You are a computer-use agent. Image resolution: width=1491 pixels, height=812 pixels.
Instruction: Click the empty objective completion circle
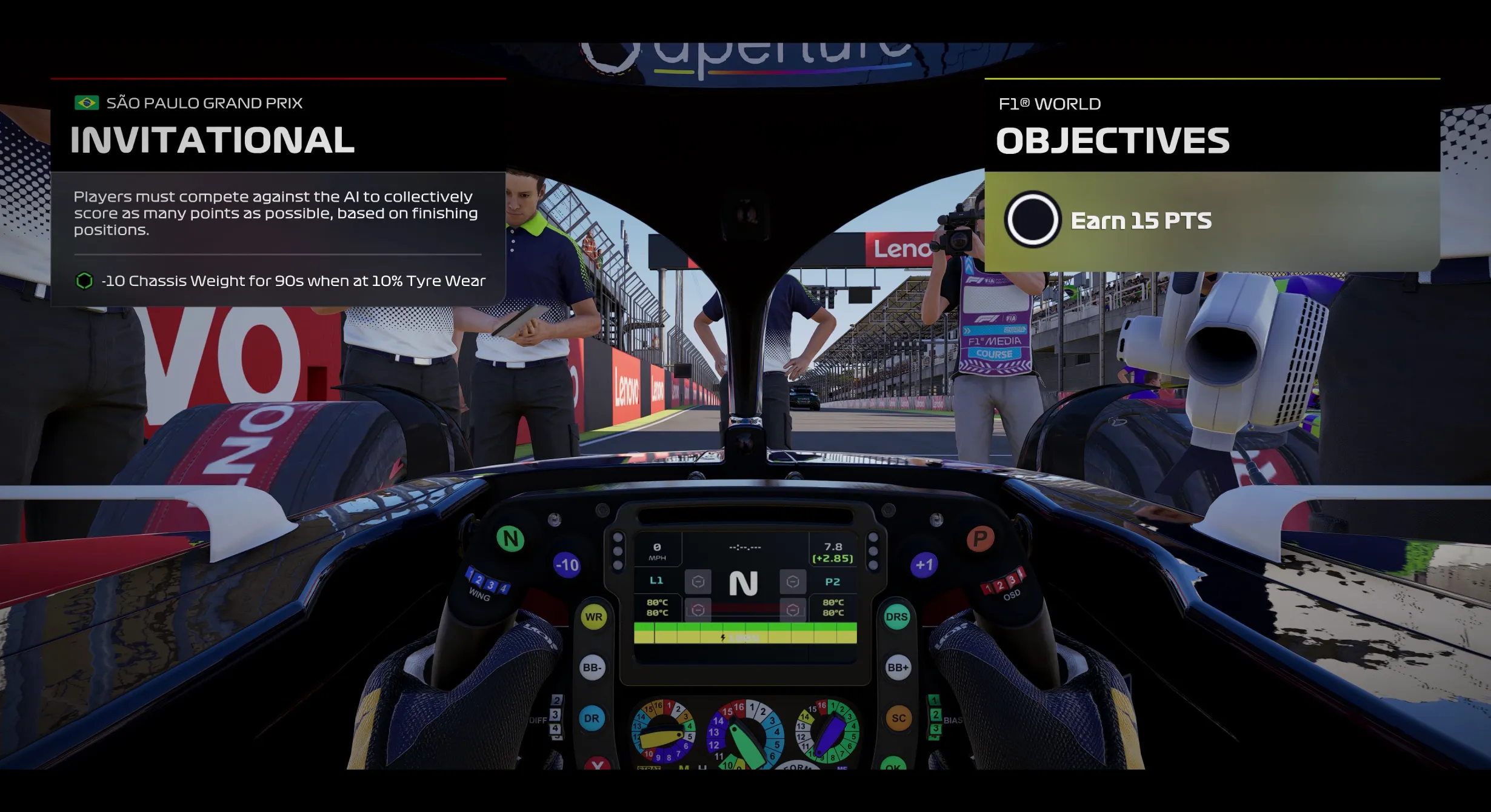click(1032, 219)
